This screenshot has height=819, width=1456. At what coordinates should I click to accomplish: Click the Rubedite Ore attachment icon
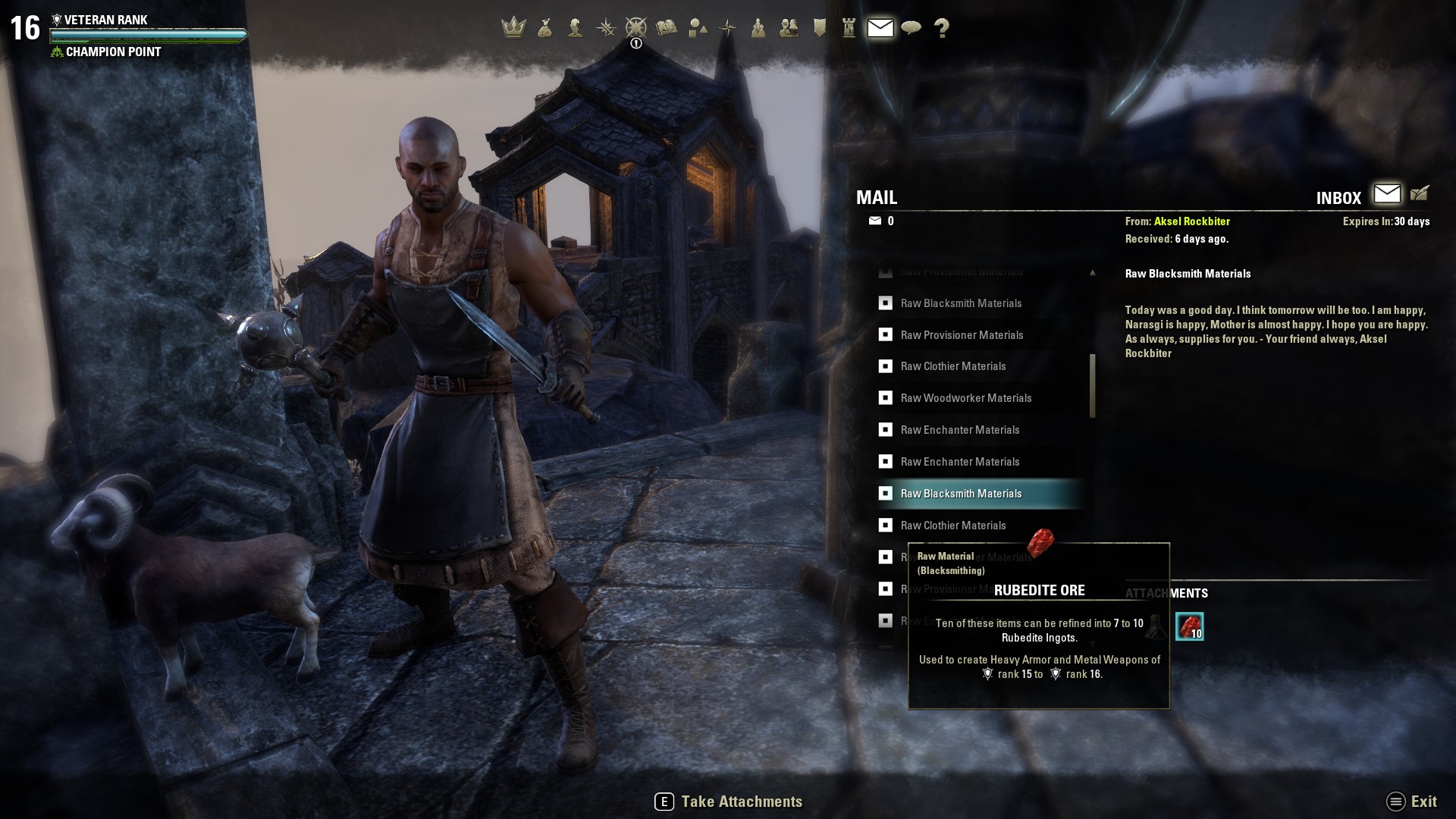coord(1189,626)
